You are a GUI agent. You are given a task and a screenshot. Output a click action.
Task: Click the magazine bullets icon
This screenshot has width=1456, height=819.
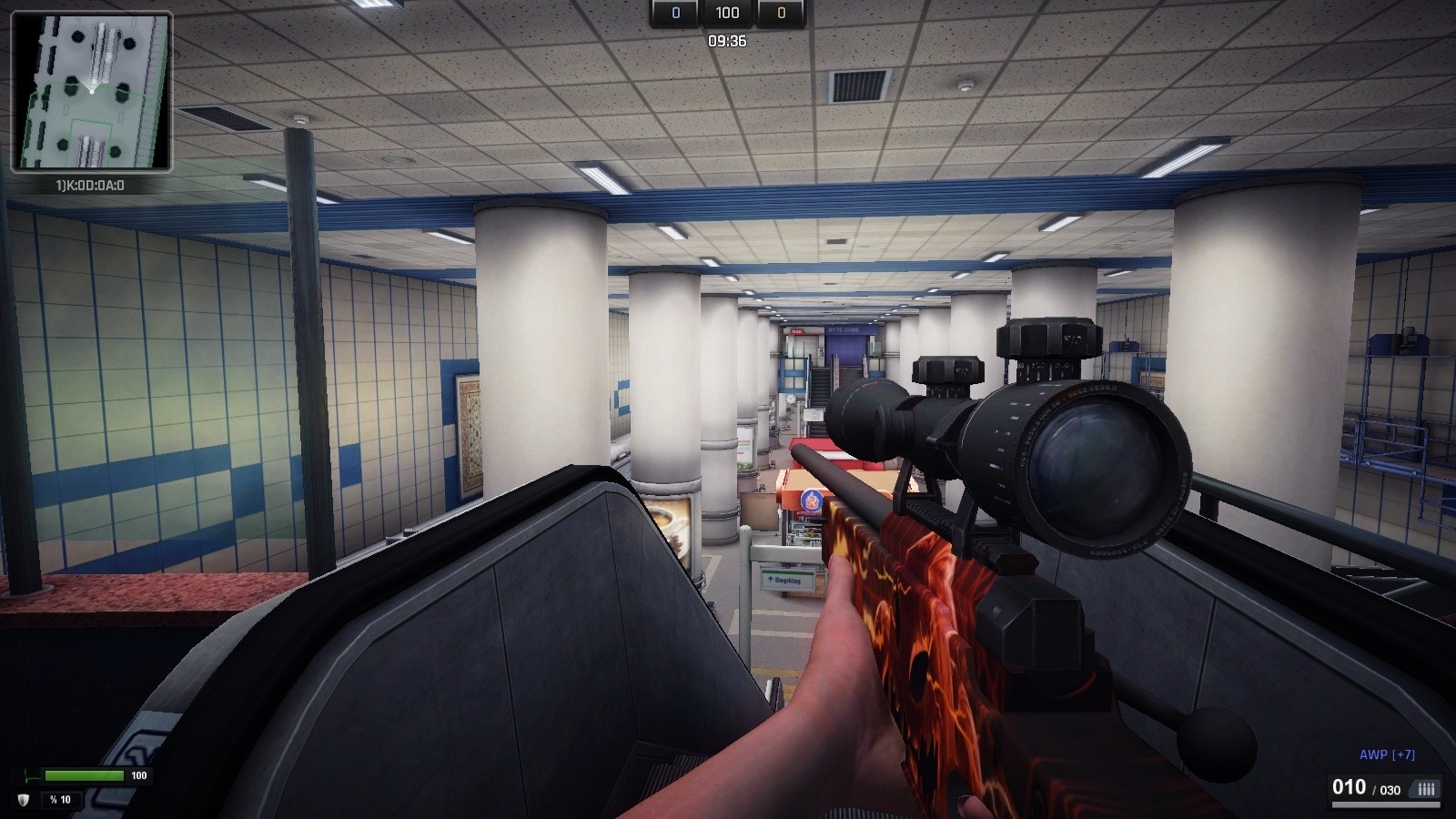click(x=1424, y=788)
